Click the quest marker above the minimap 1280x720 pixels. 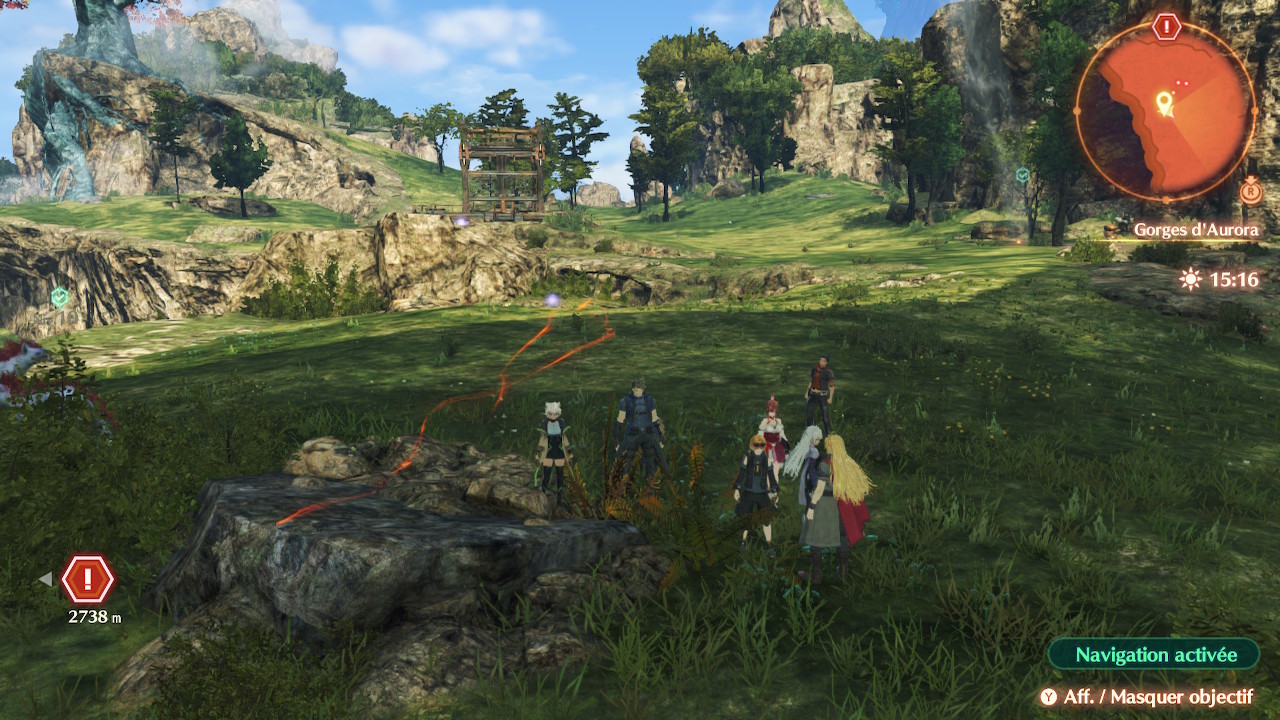(x=1166, y=27)
